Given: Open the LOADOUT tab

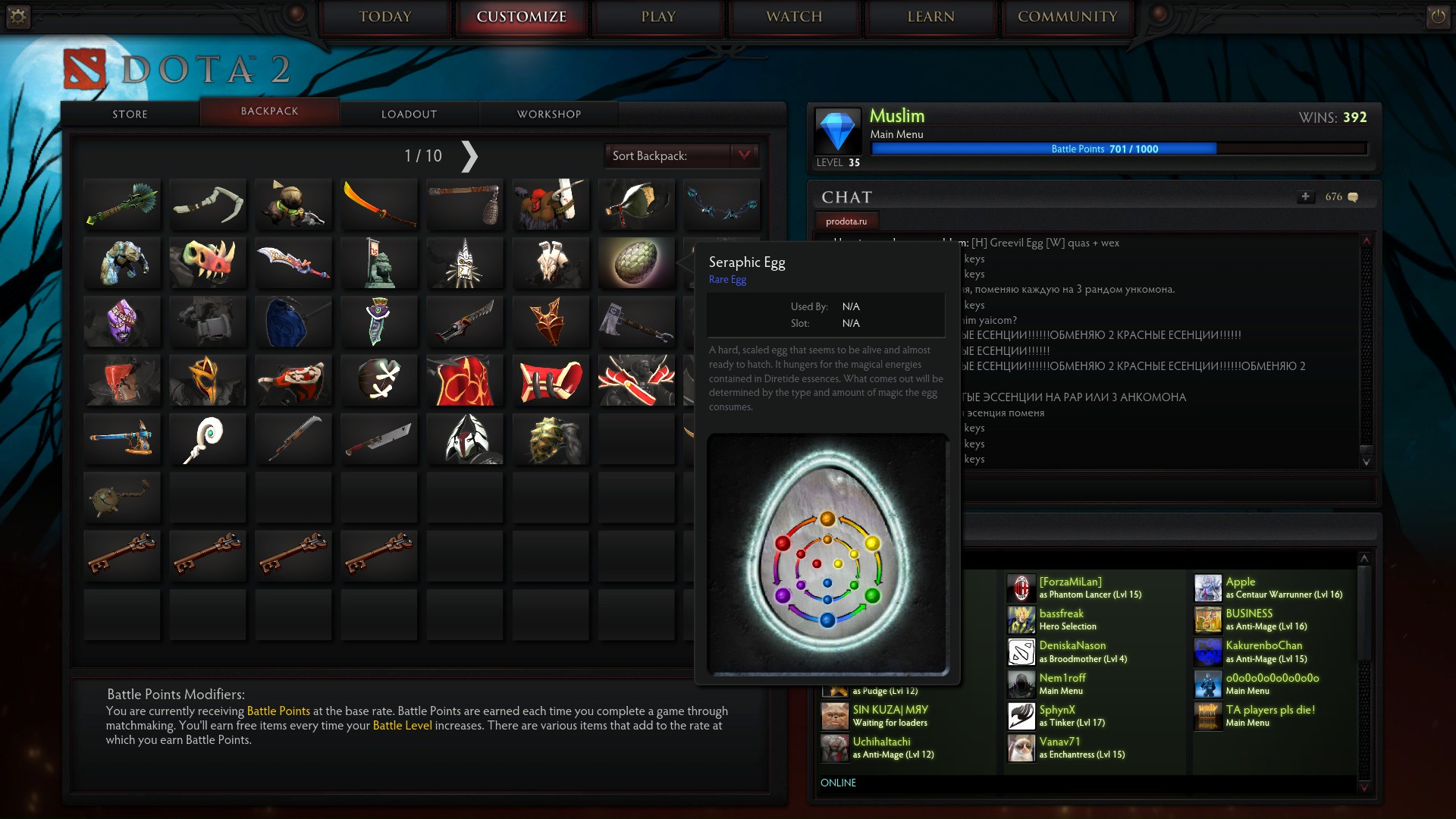Looking at the screenshot, I should point(409,114).
